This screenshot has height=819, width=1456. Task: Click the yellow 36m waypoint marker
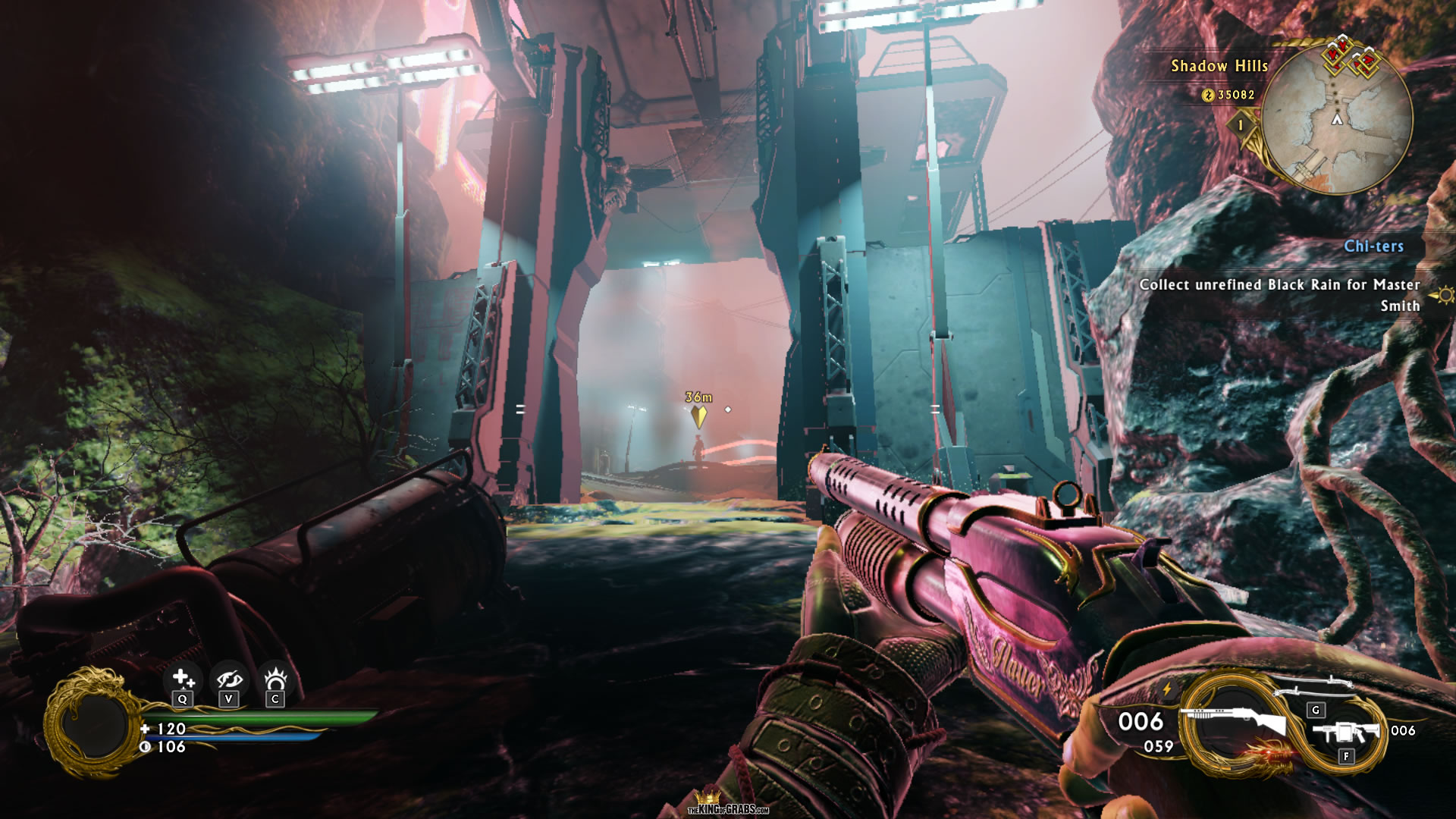[698, 415]
